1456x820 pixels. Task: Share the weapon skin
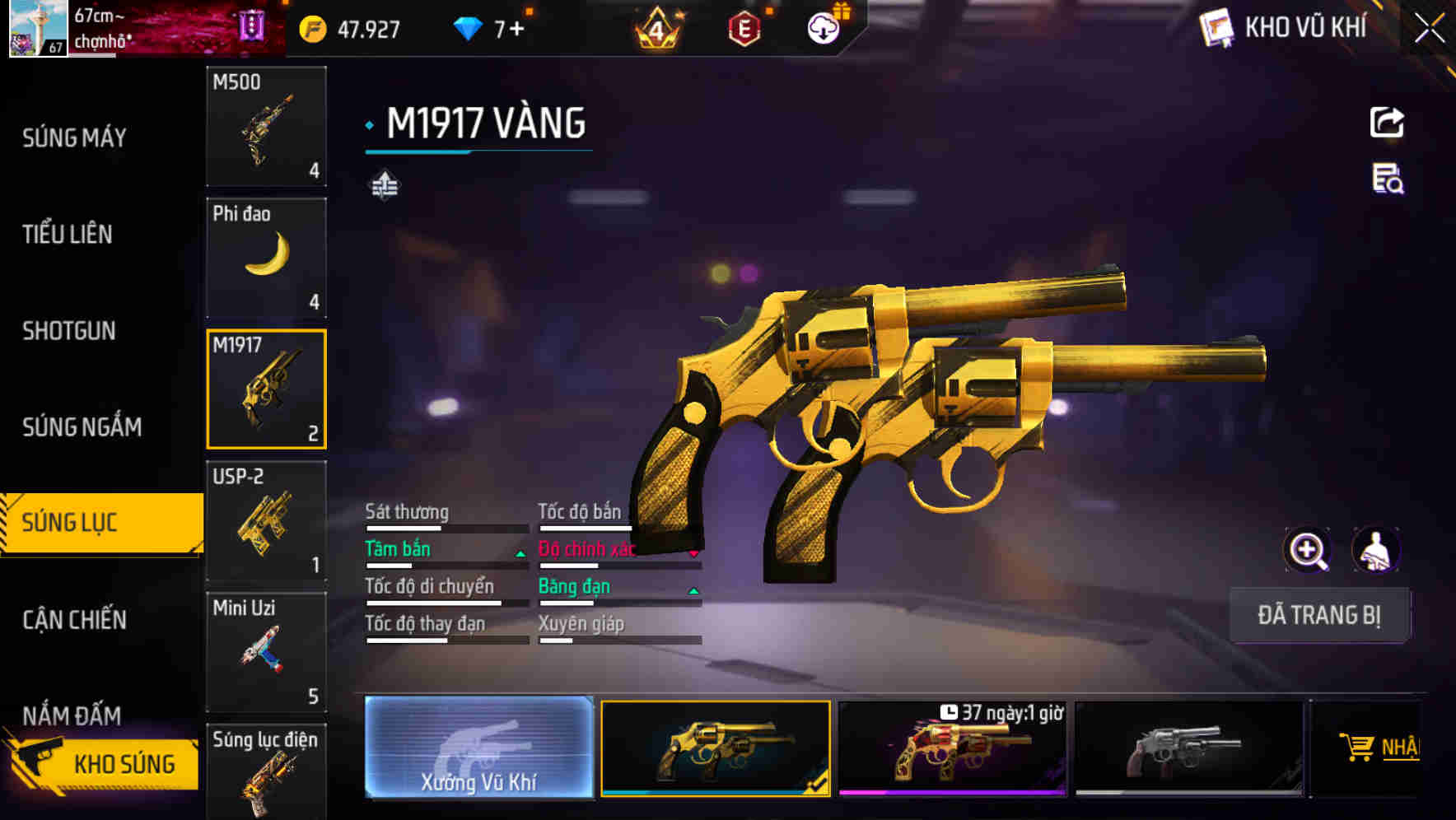[1387, 123]
